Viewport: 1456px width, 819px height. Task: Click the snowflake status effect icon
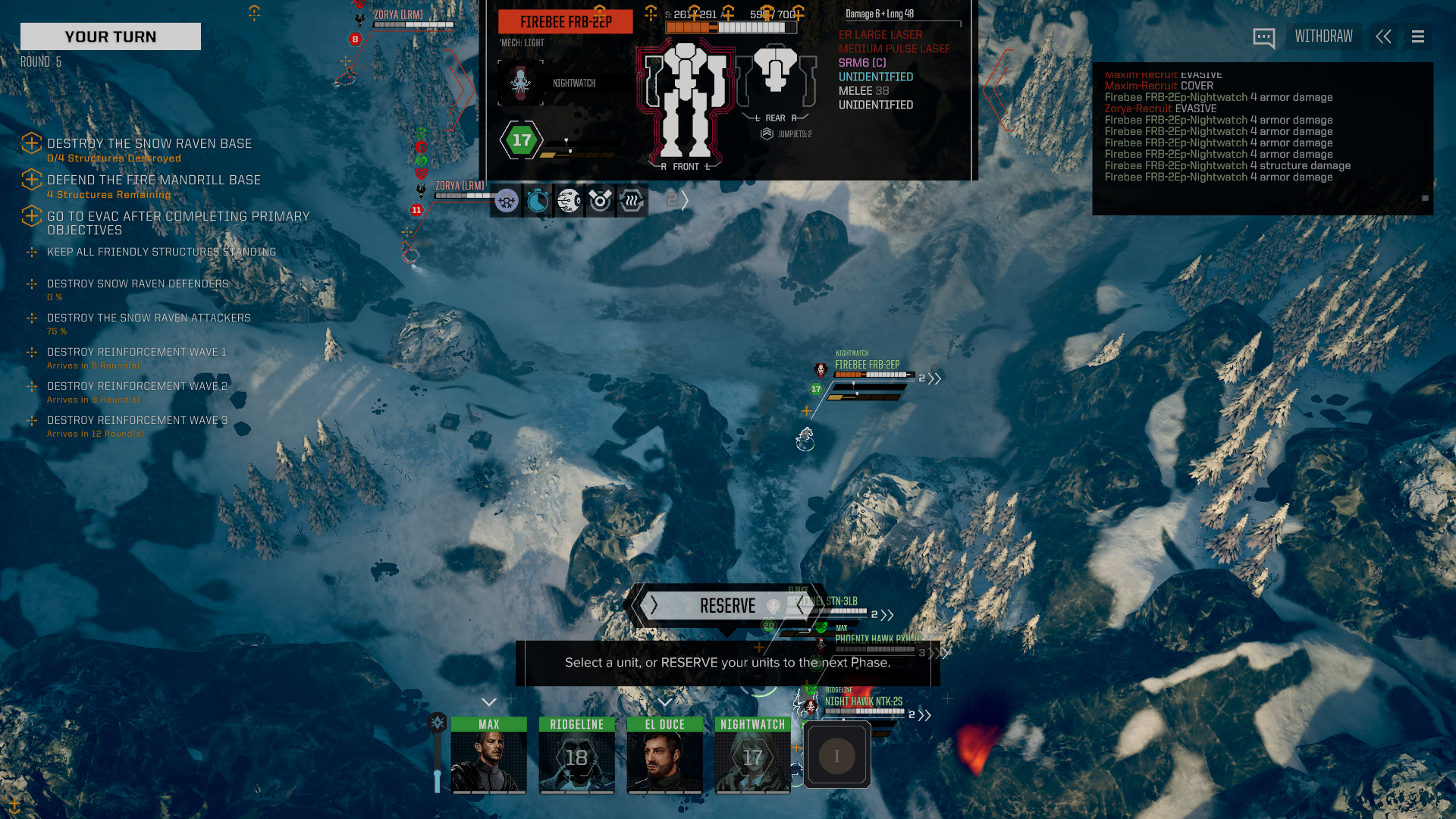tap(506, 201)
